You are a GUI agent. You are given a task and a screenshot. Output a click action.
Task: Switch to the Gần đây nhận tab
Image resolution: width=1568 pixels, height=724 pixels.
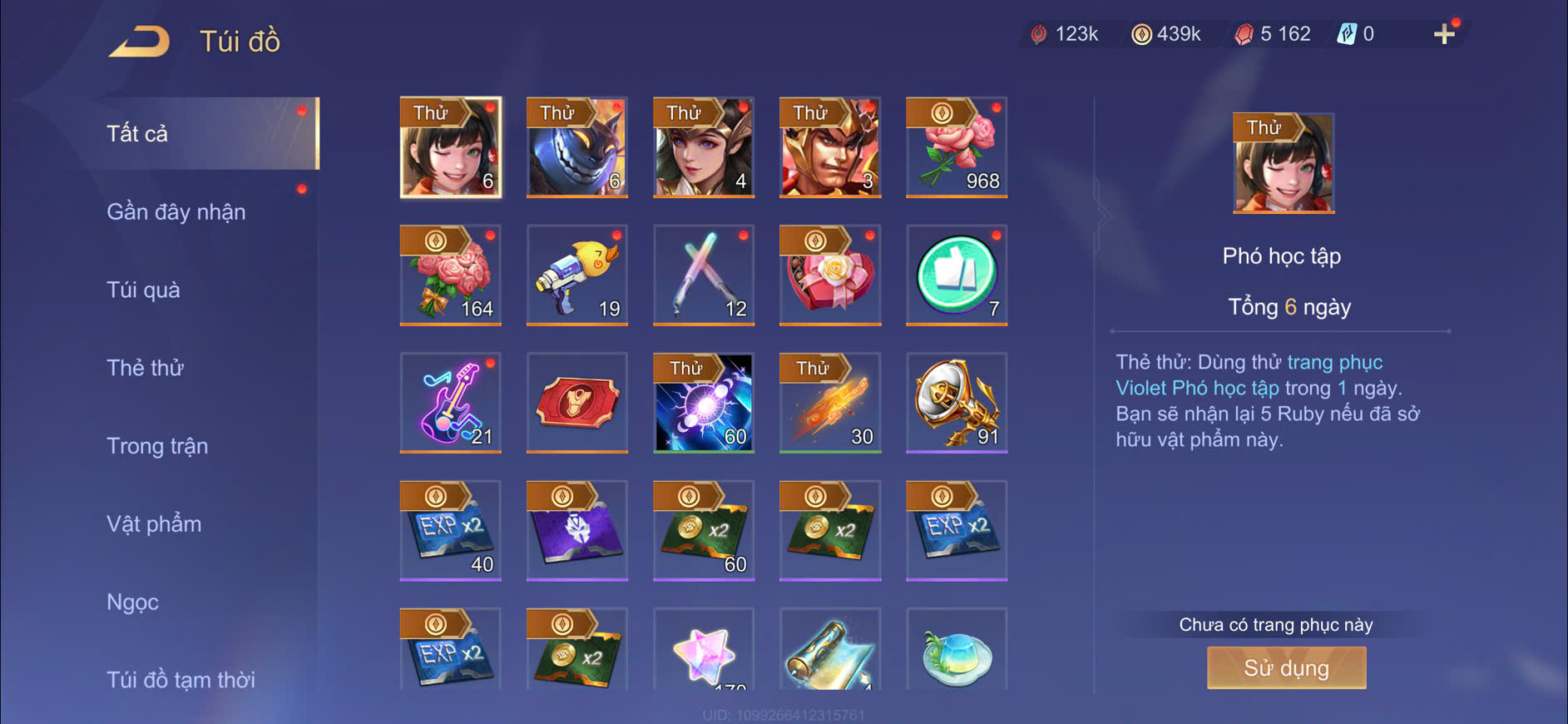(176, 212)
